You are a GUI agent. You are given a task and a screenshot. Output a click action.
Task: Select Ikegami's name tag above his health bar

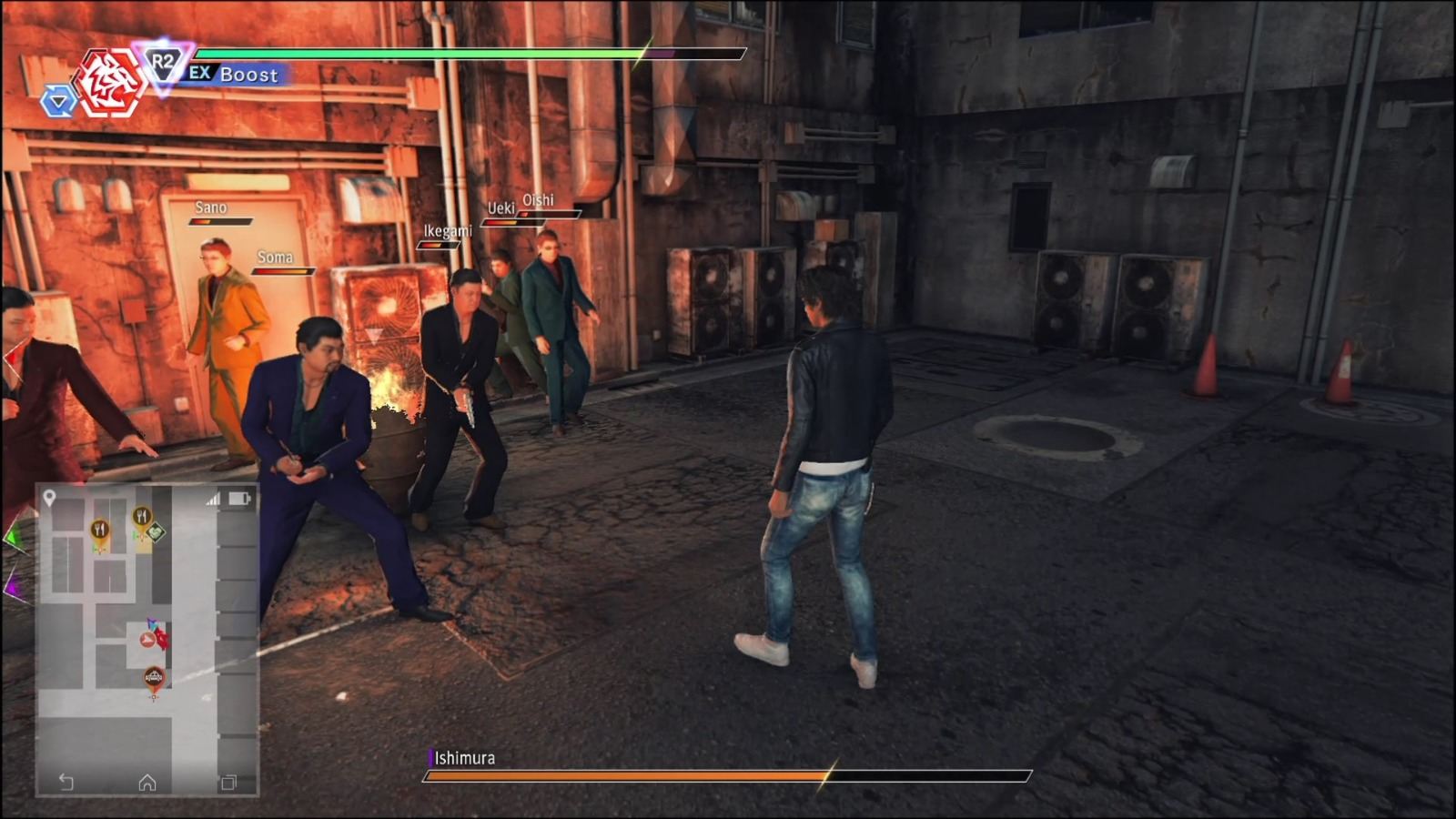click(x=449, y=230)
